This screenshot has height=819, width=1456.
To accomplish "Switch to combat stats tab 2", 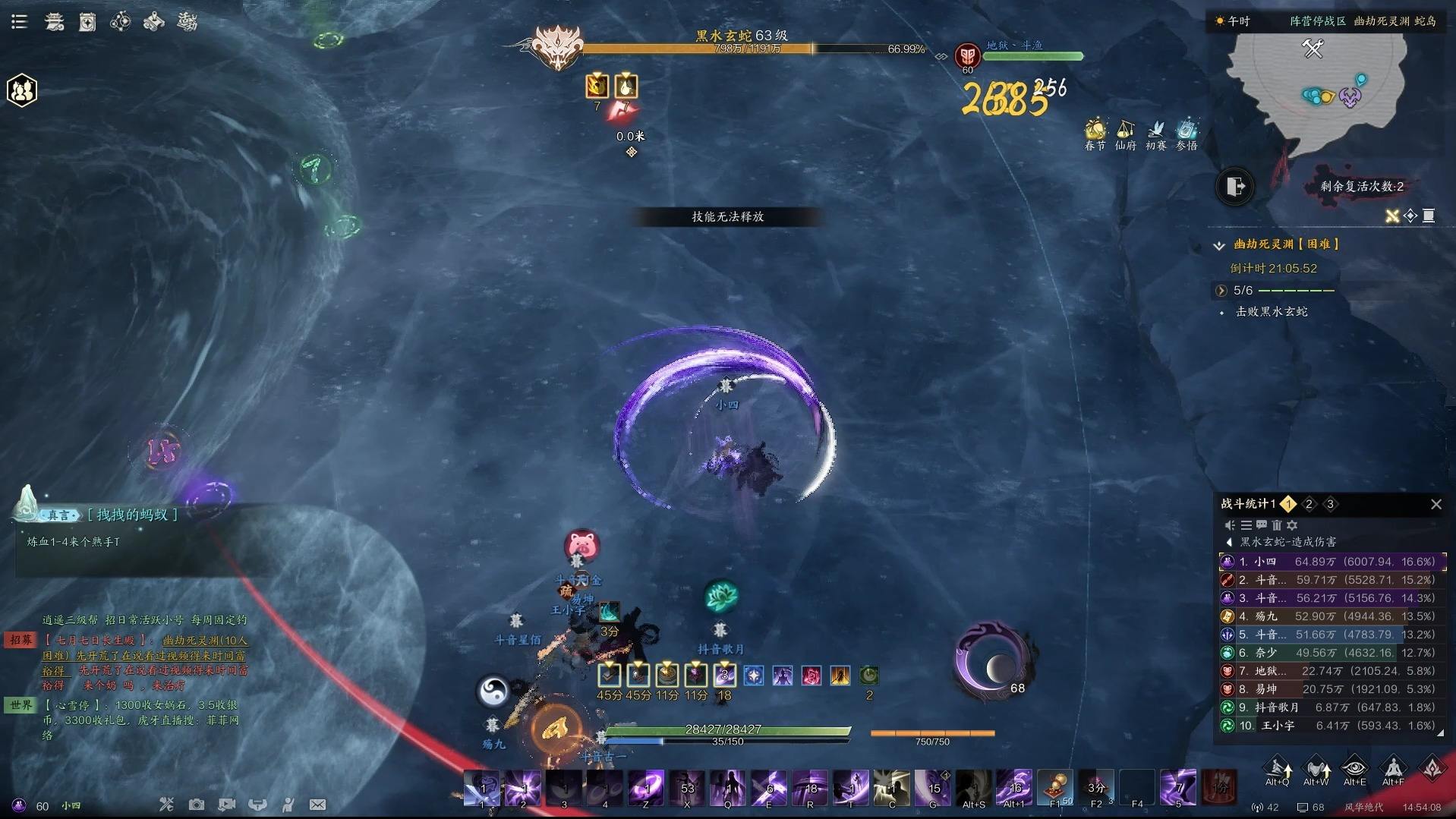I will (1309, 504).
